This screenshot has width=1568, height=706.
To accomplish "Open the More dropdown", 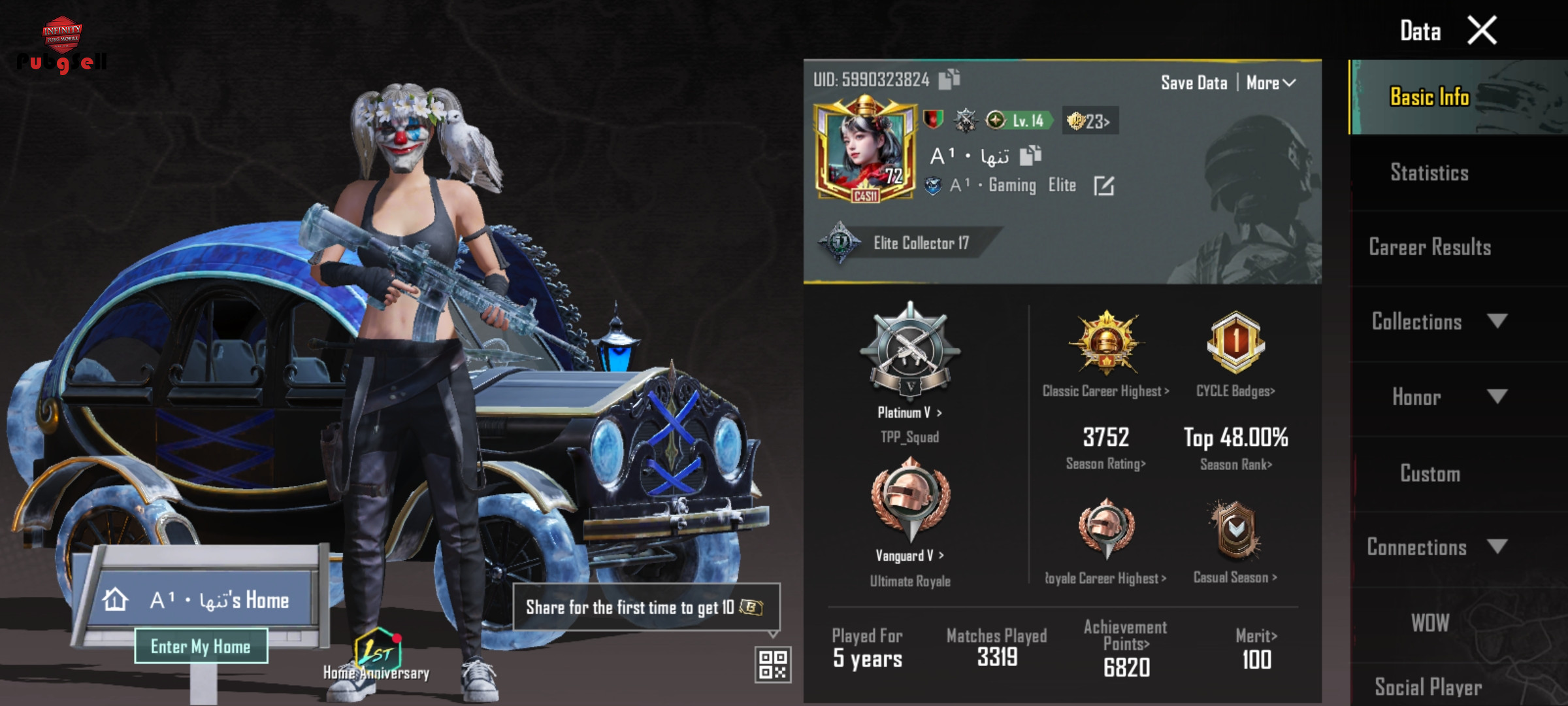I will pos(1271,83).
